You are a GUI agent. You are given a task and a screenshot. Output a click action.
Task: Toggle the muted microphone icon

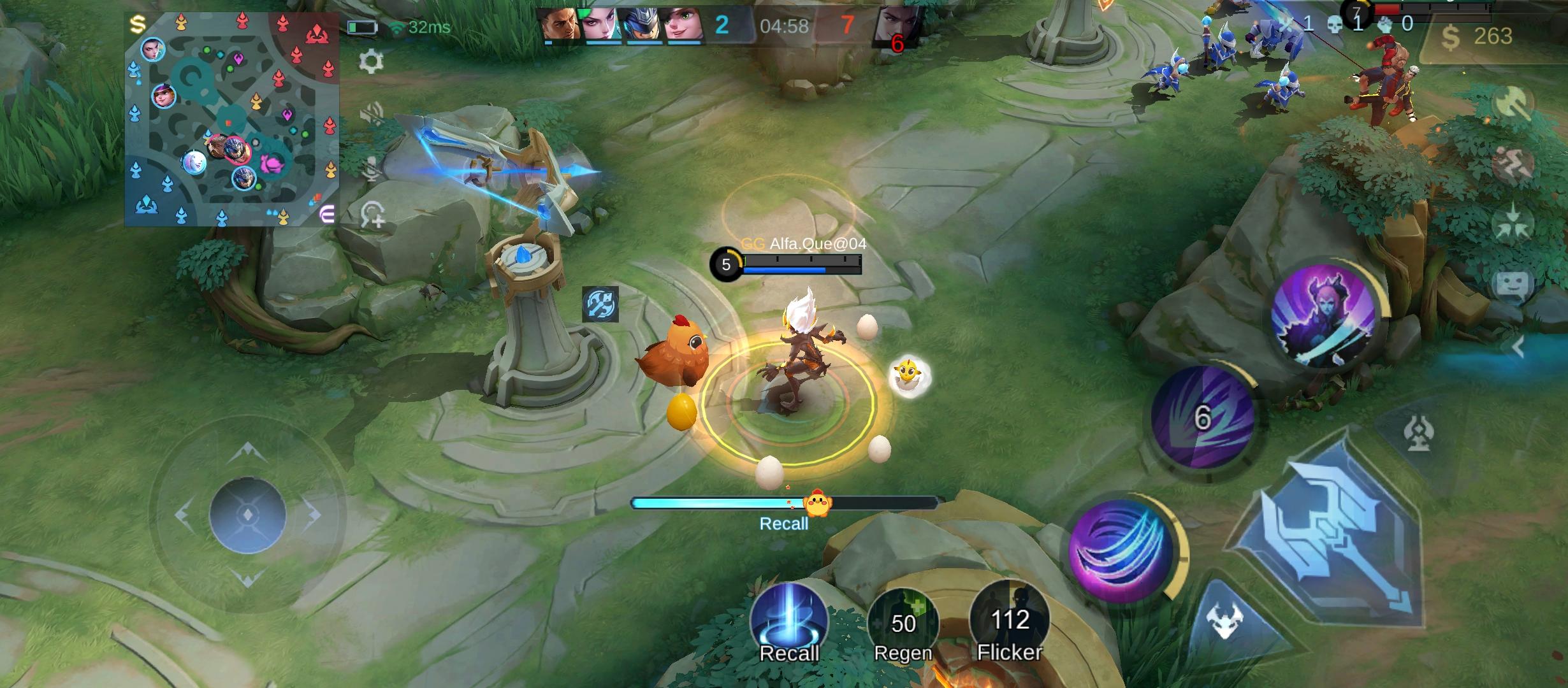click(x=372, y=168)
